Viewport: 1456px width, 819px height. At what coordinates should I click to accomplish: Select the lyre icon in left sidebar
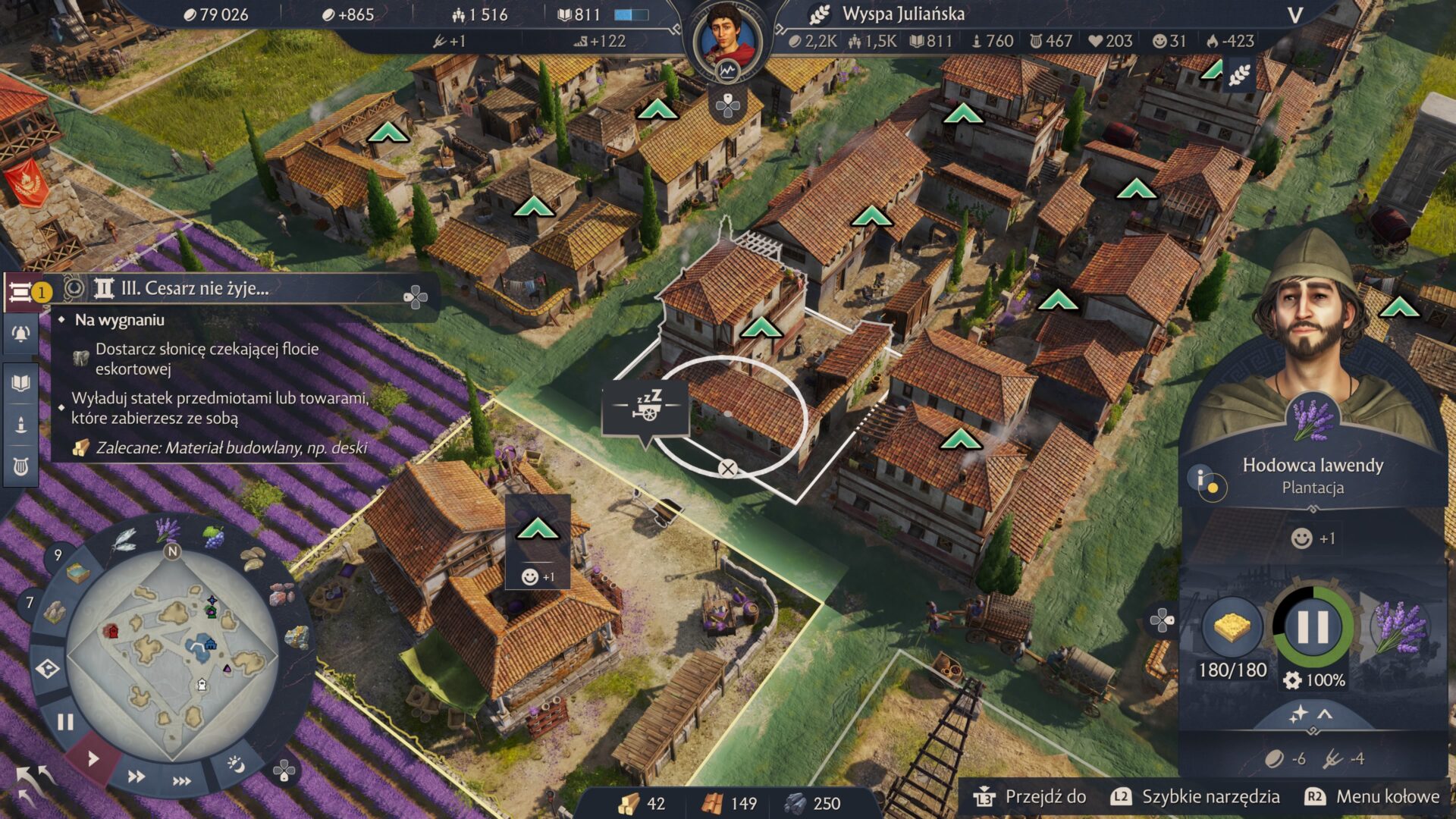[x=20, y=466]
